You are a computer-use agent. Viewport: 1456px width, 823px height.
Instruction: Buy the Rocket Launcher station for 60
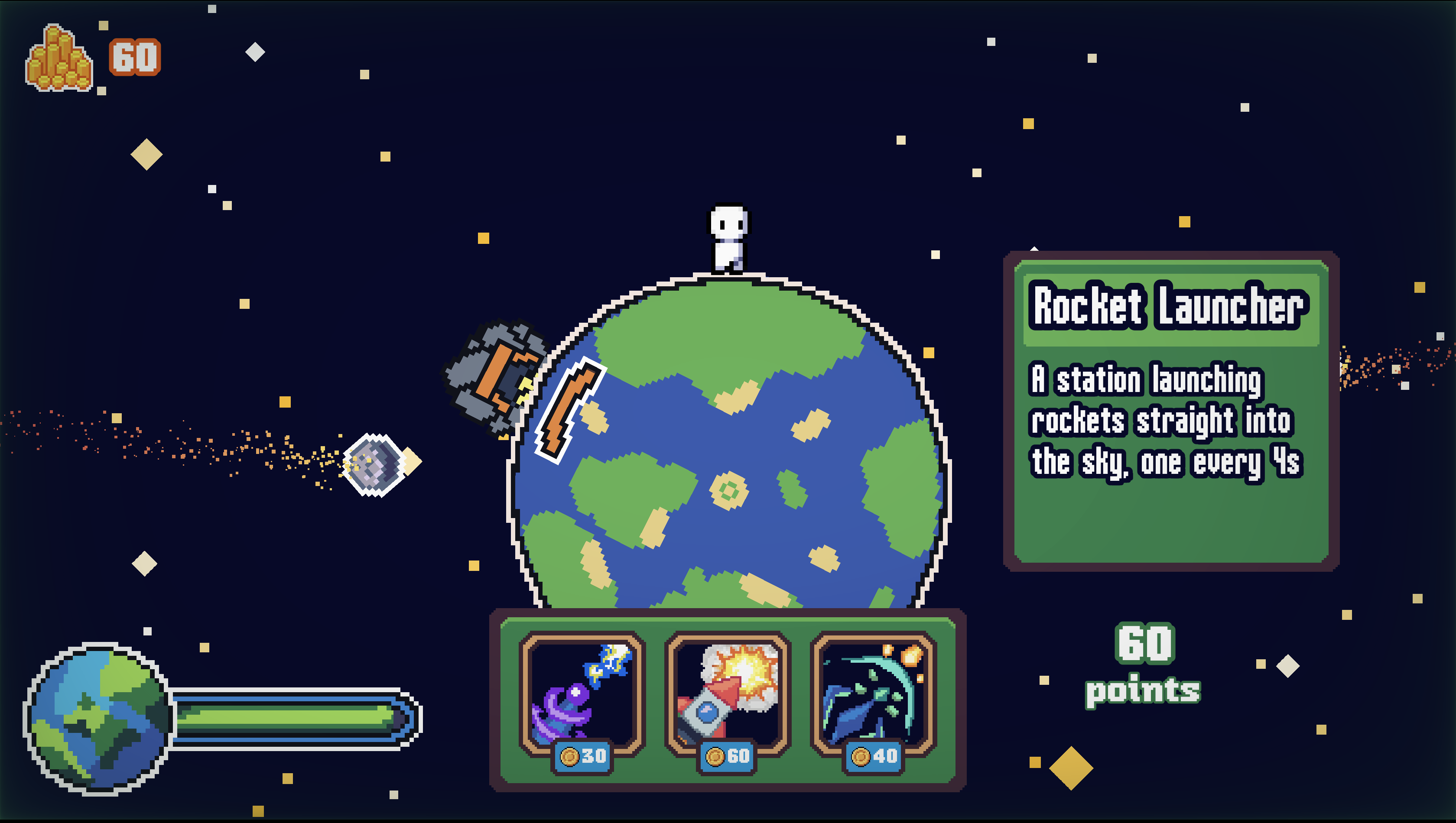(x=728, y=694)
